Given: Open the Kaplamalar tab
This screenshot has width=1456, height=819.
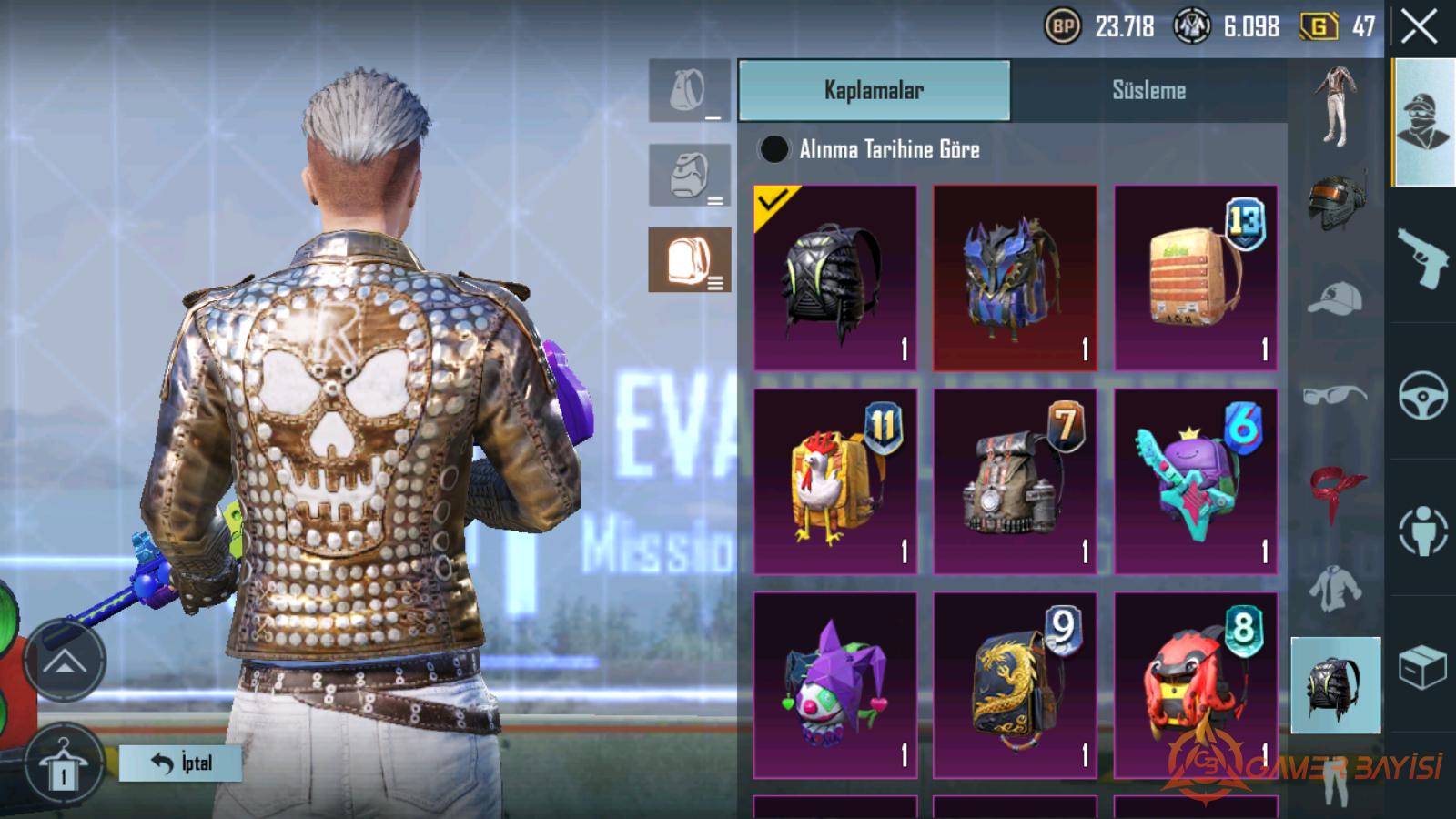Looking at the screenshot, I should click(x=874, y=90).
